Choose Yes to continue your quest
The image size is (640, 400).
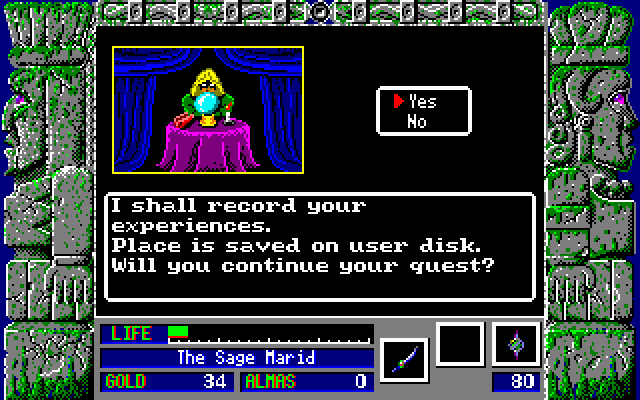click(422, 101)
